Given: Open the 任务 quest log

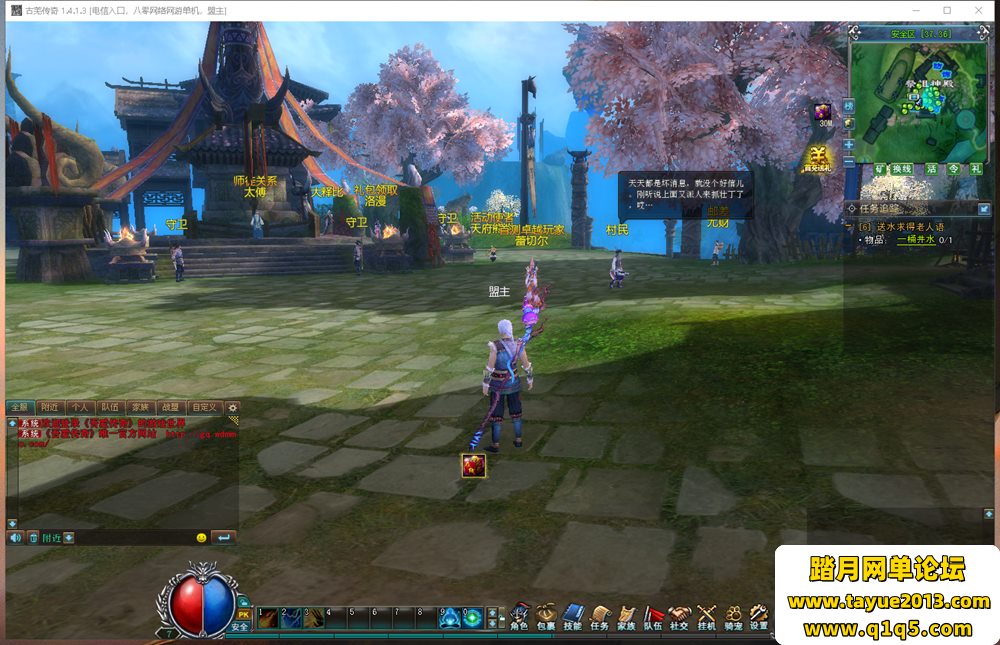Looking at the screenshot, I should coord(600,616).
